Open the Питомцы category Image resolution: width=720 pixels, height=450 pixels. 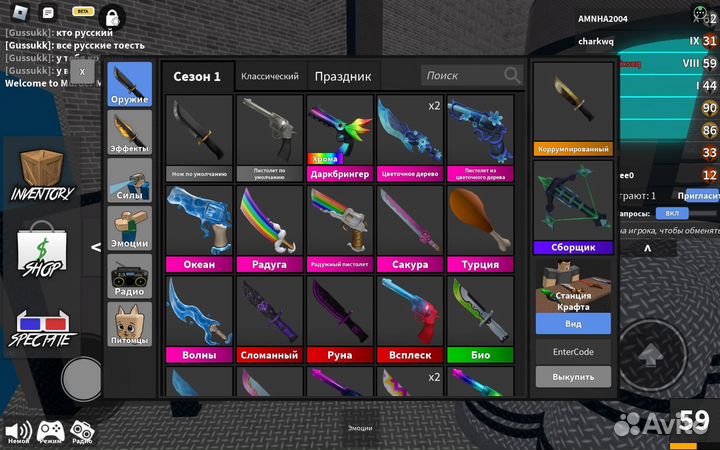point(130,323)
